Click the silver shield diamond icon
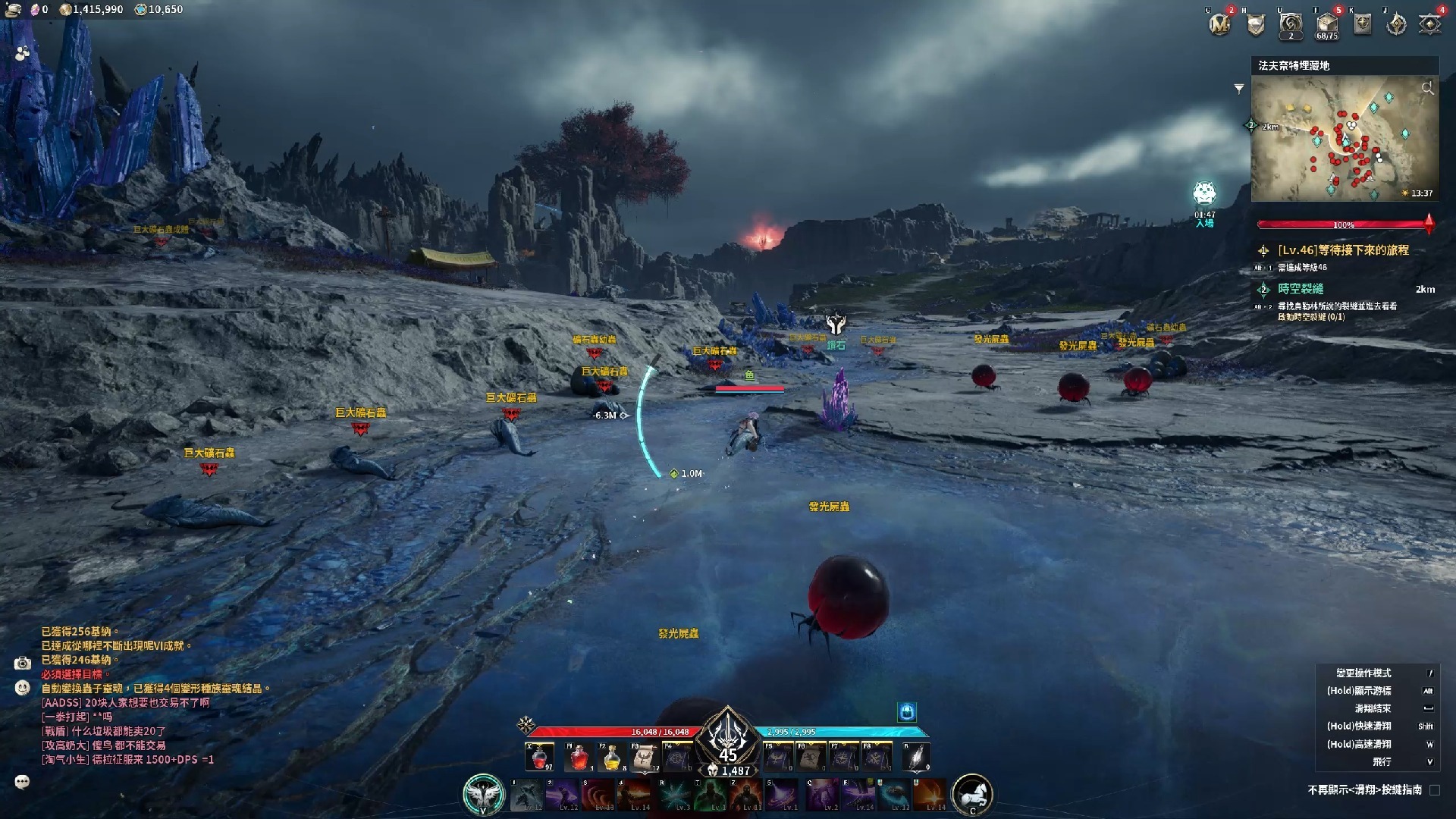 click(1256, 25)
